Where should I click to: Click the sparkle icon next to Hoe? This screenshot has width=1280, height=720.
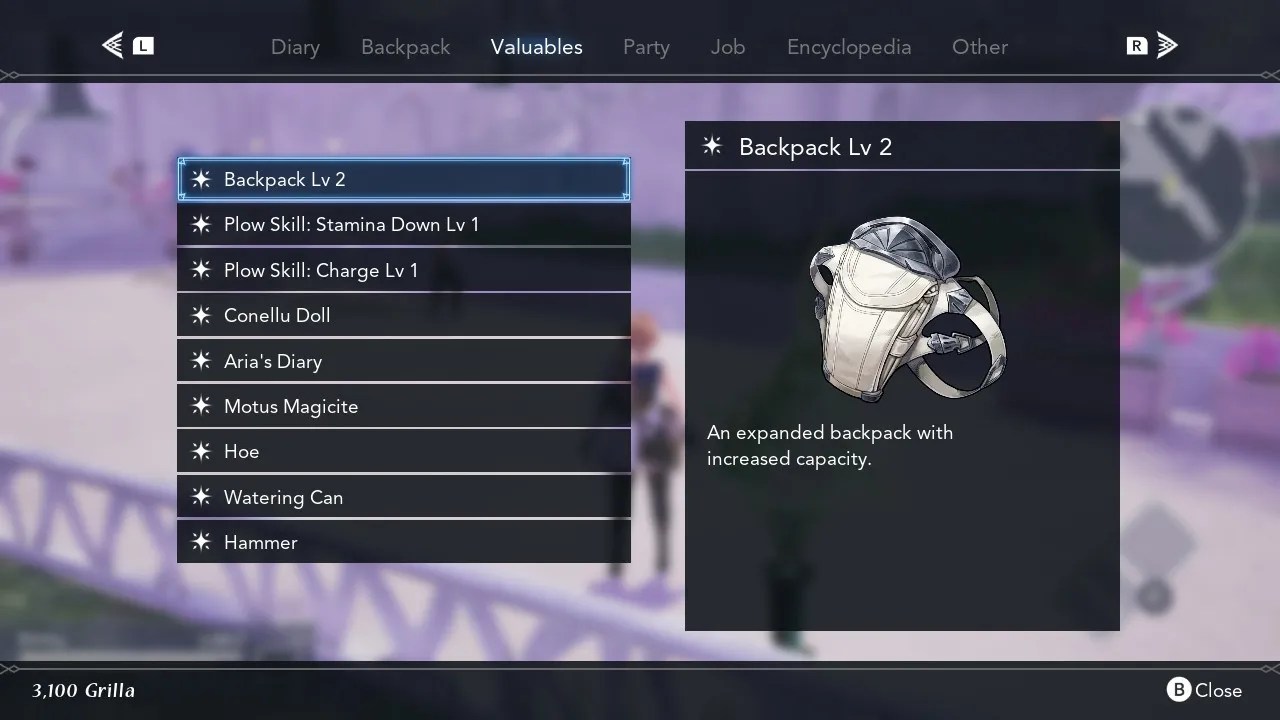pyautogui.click(x=200, y=451)
